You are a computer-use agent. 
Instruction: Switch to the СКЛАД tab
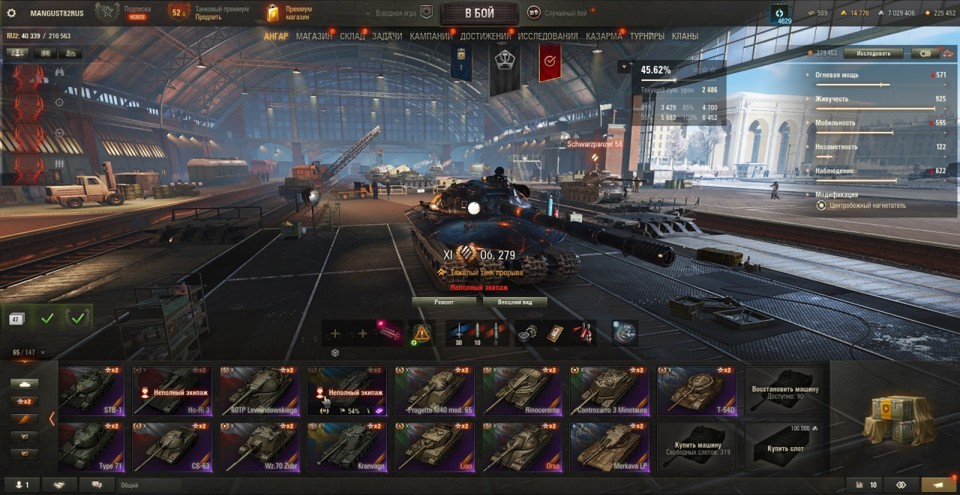pos(352,37)
